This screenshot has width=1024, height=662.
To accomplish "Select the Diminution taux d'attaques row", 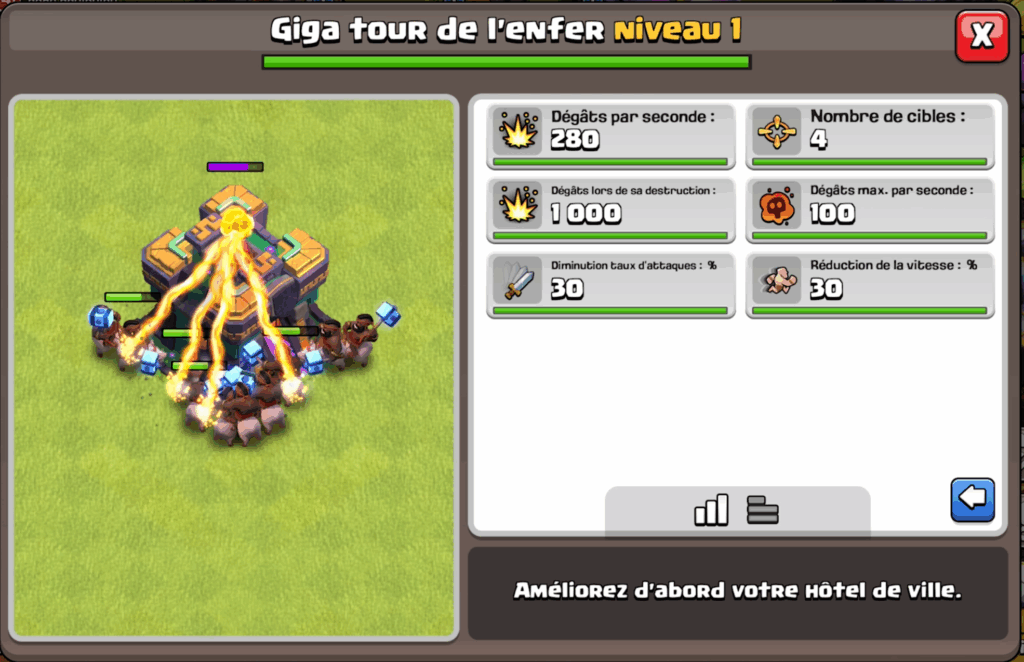I will 611,284.
